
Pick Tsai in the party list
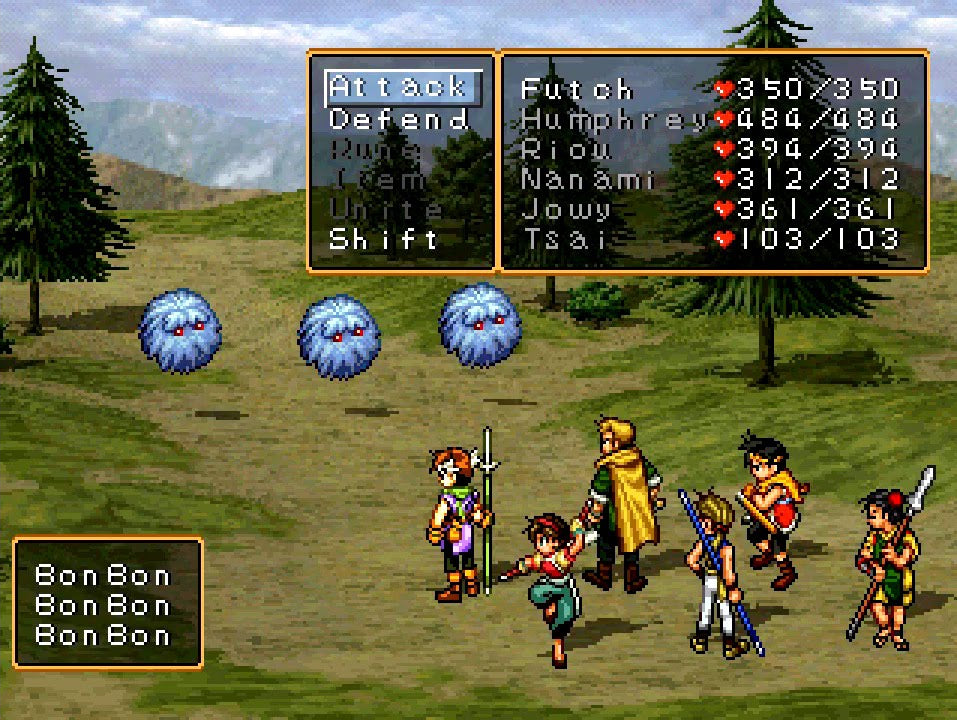[562, 240]
